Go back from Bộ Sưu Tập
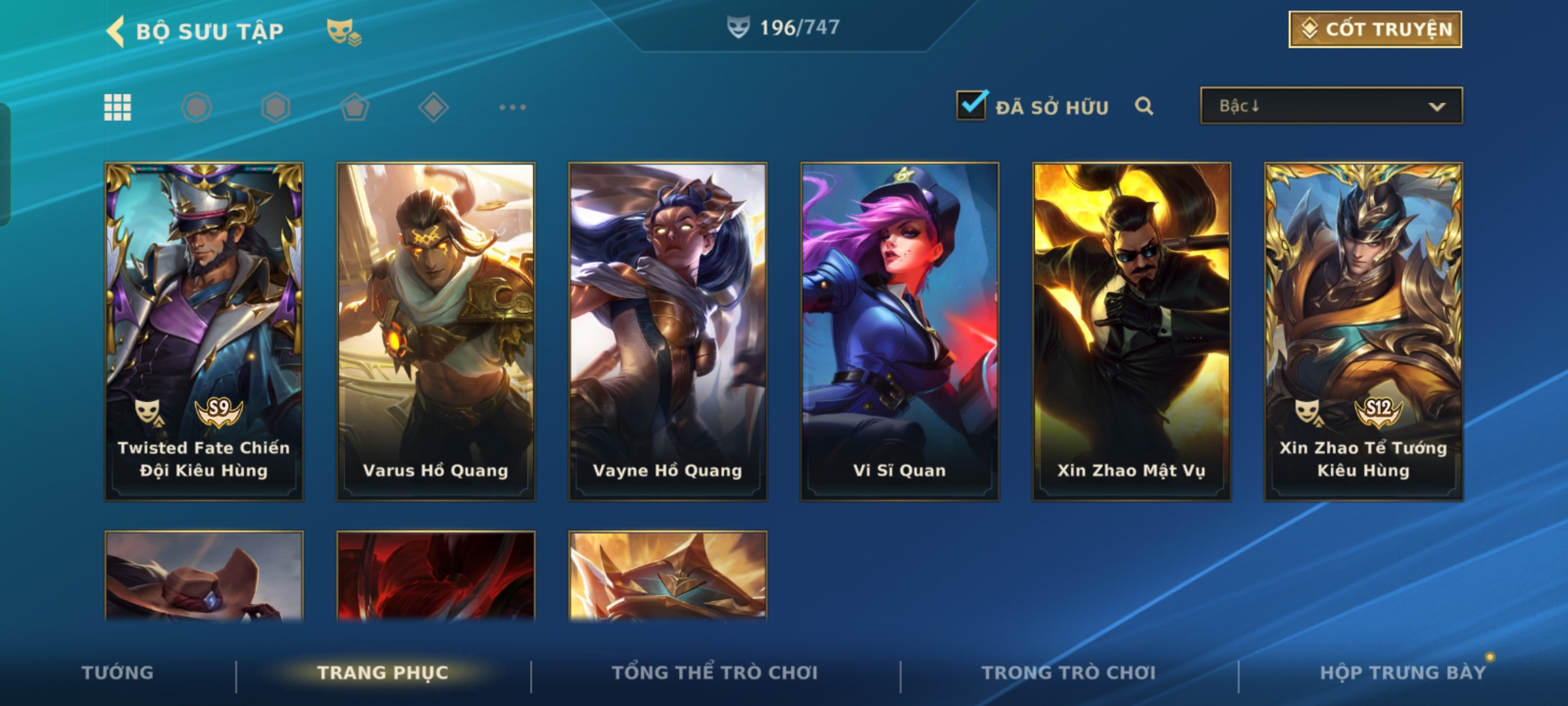 tap(116, 31)
